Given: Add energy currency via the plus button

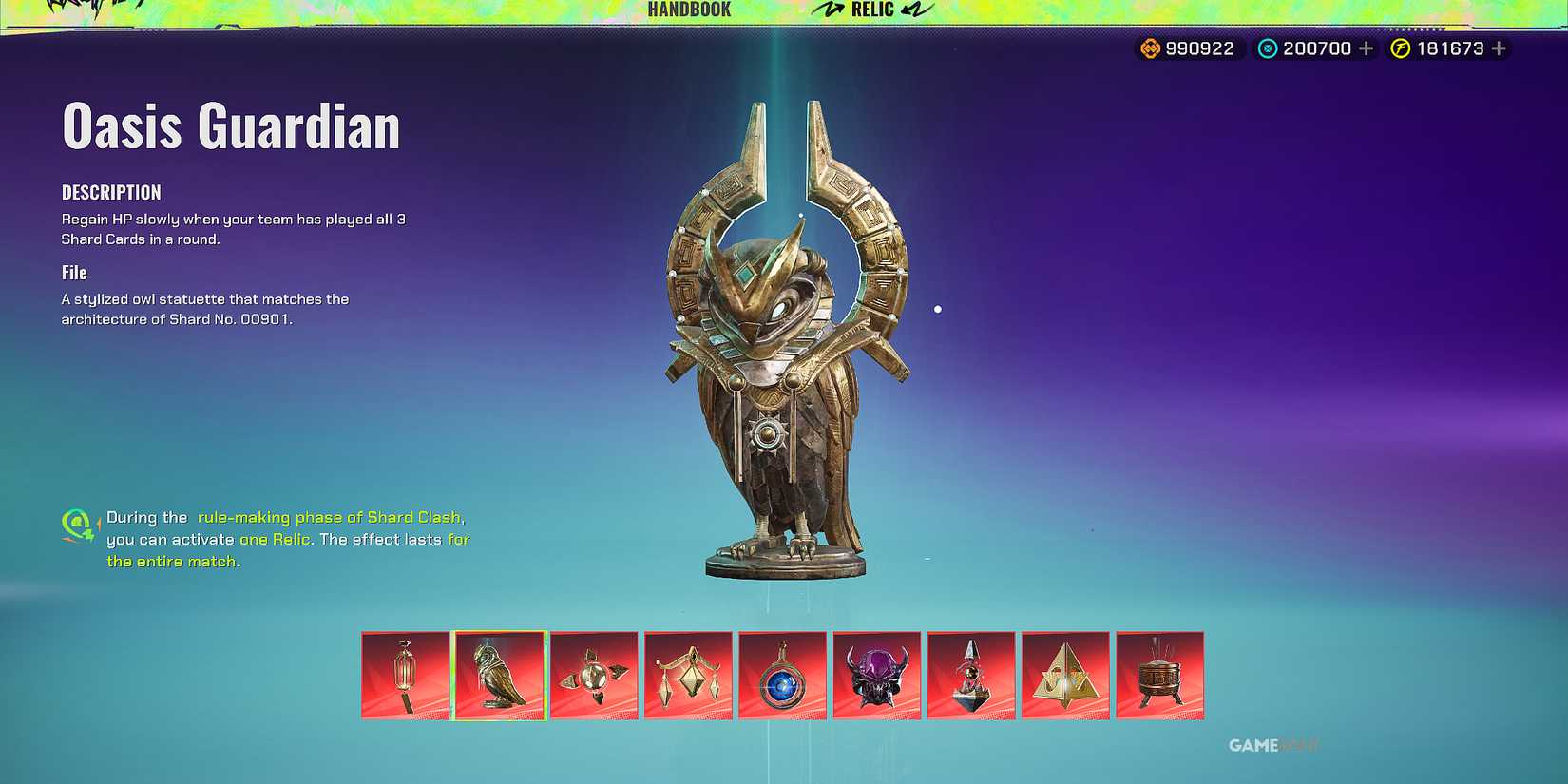Looking at the screenshot, I should (x=1499, y=48).
